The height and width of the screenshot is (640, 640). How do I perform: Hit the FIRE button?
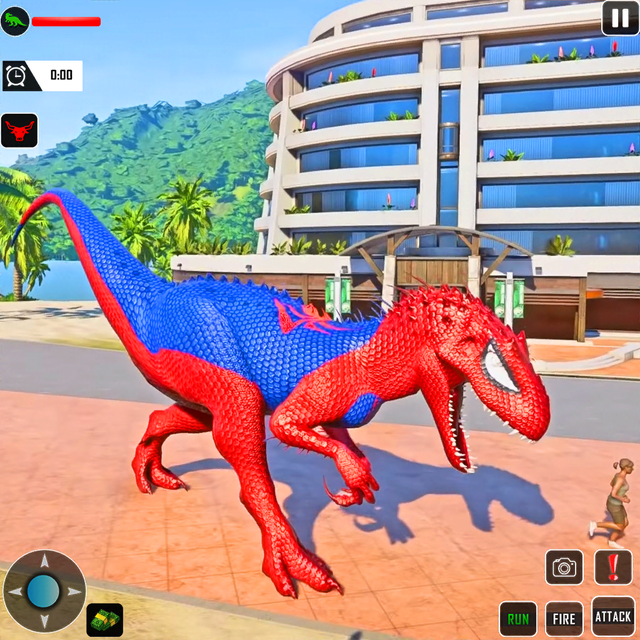tap(564, 618)
